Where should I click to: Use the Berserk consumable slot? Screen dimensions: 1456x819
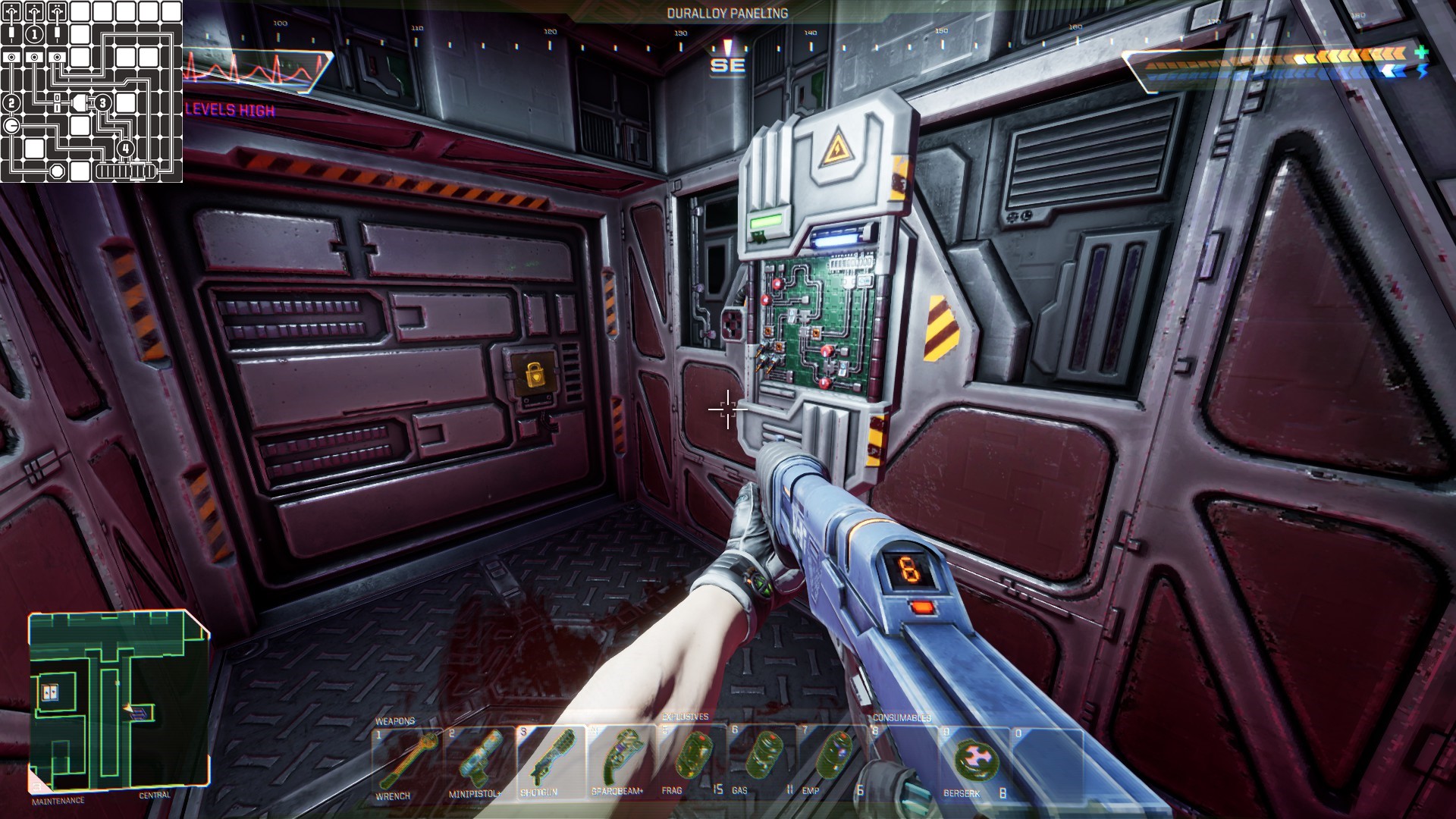point(974,762)
